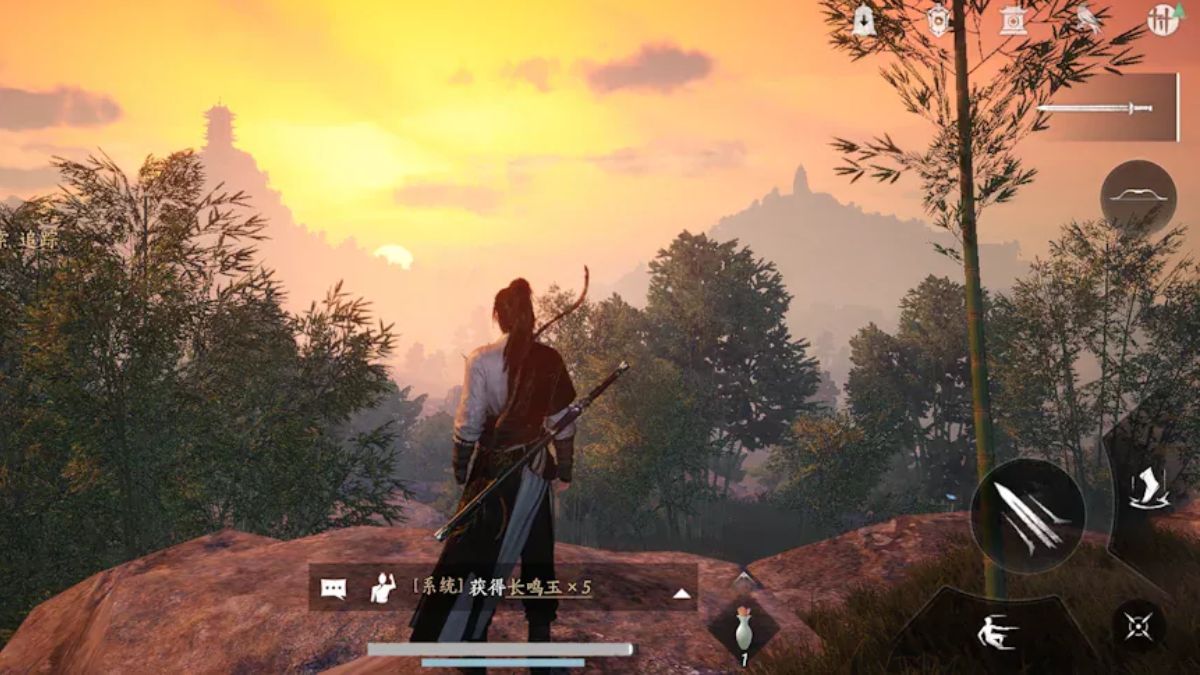
Task: Click the shrine-shaped icon
Action: [x=1013, y=21]
